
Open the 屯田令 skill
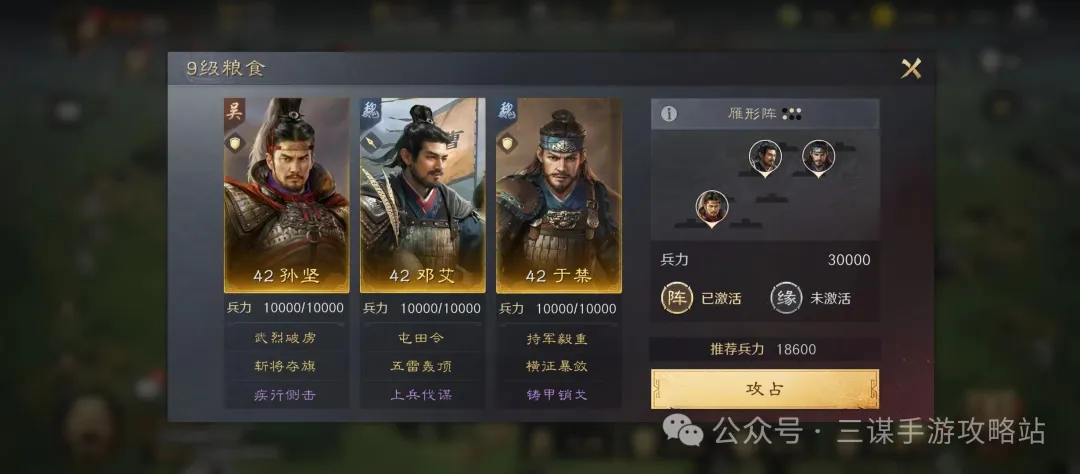tap(422, 338)
